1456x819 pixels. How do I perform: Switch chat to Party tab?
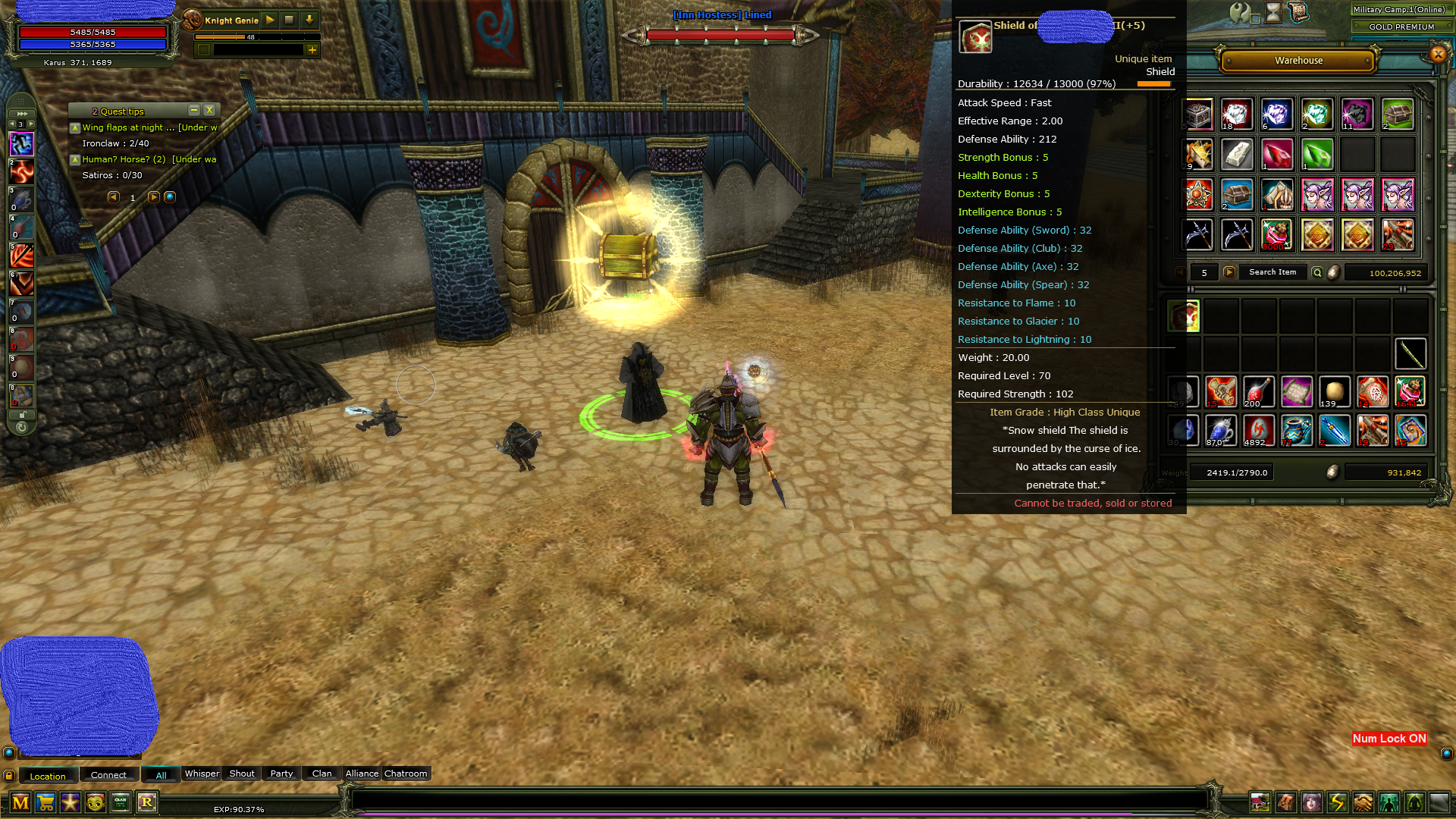(x=281, y=773)
